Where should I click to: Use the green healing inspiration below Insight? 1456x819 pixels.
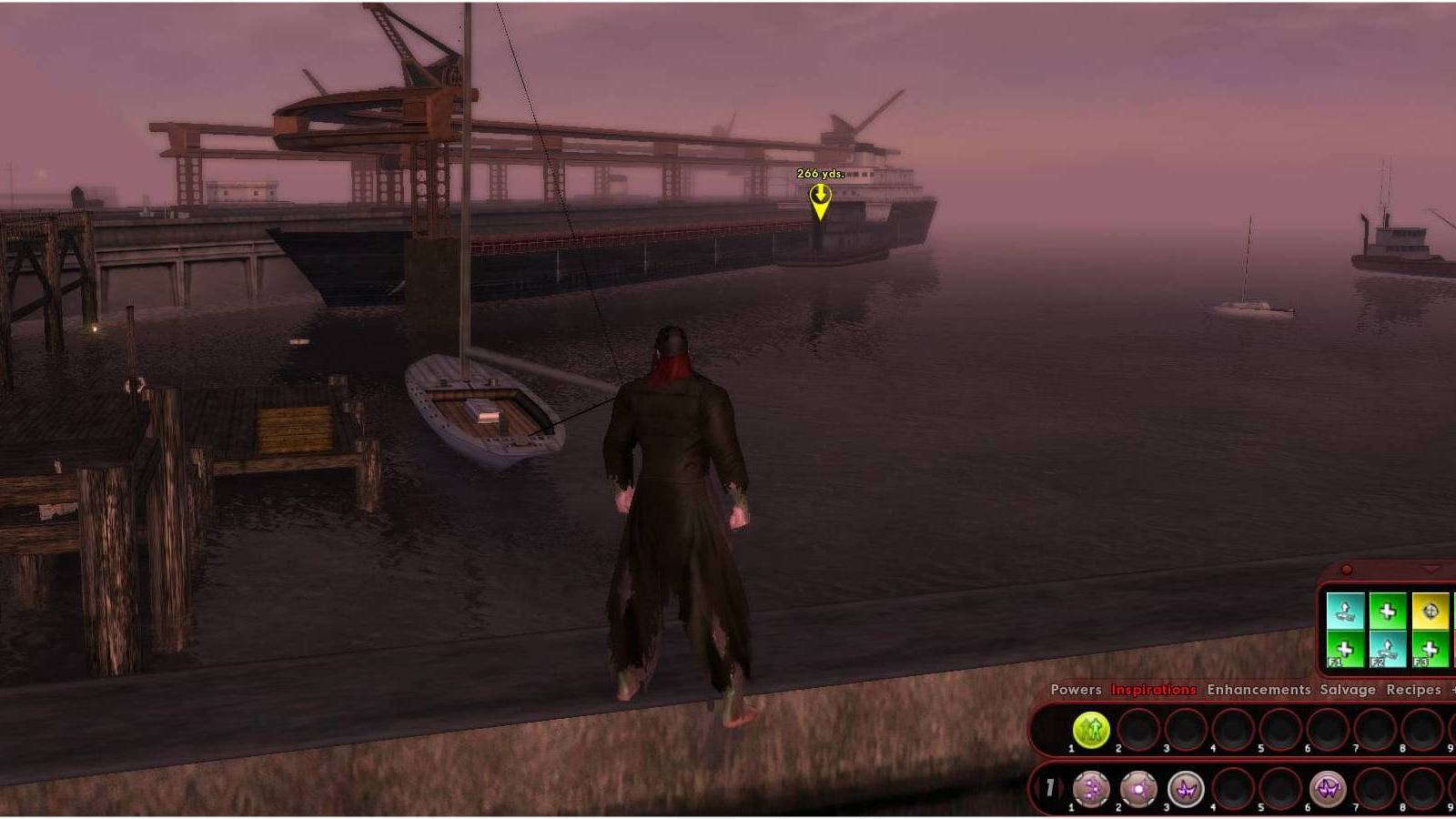click(x=1433, y=648)
